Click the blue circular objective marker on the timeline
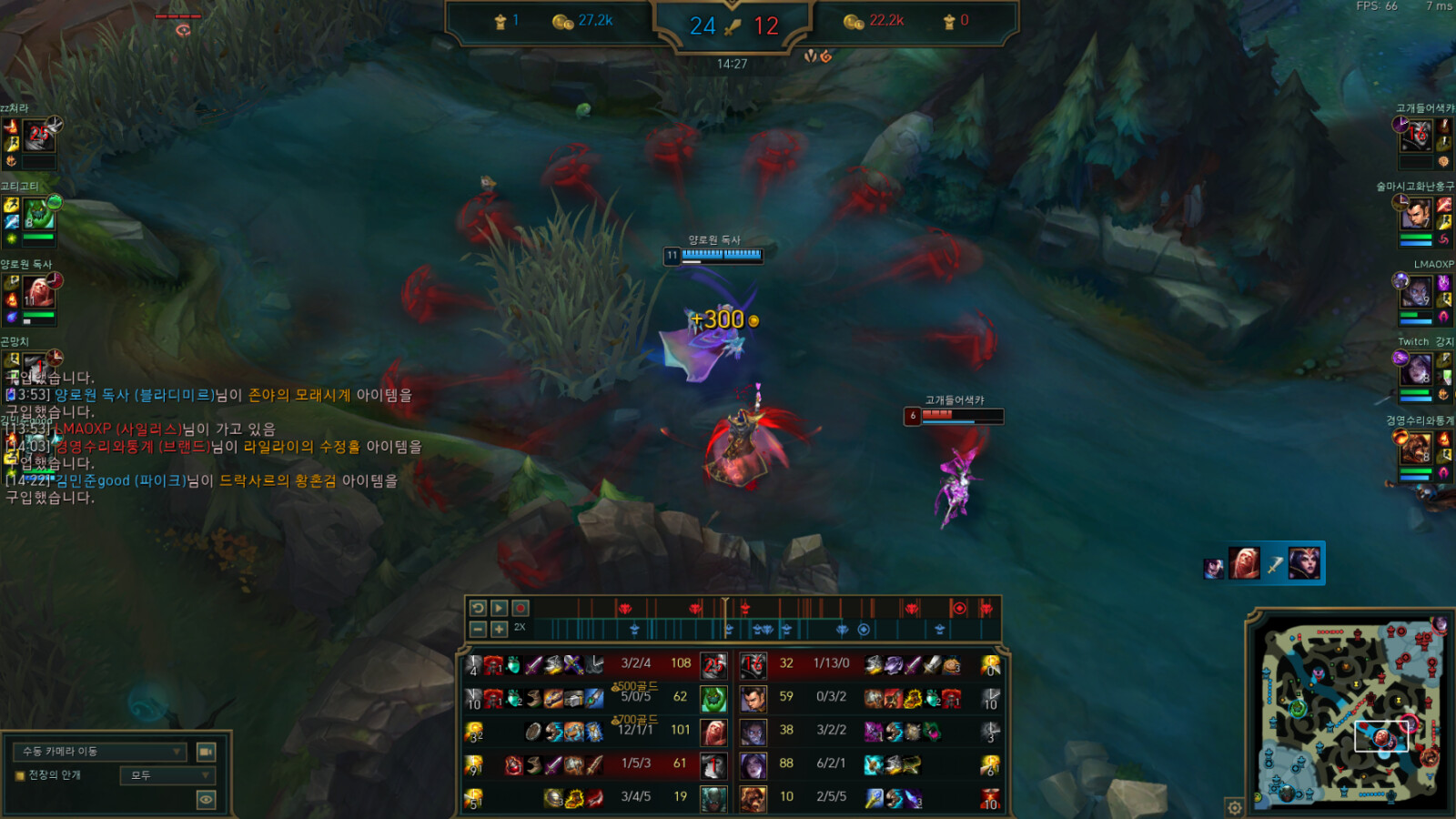 pos(864,629)
